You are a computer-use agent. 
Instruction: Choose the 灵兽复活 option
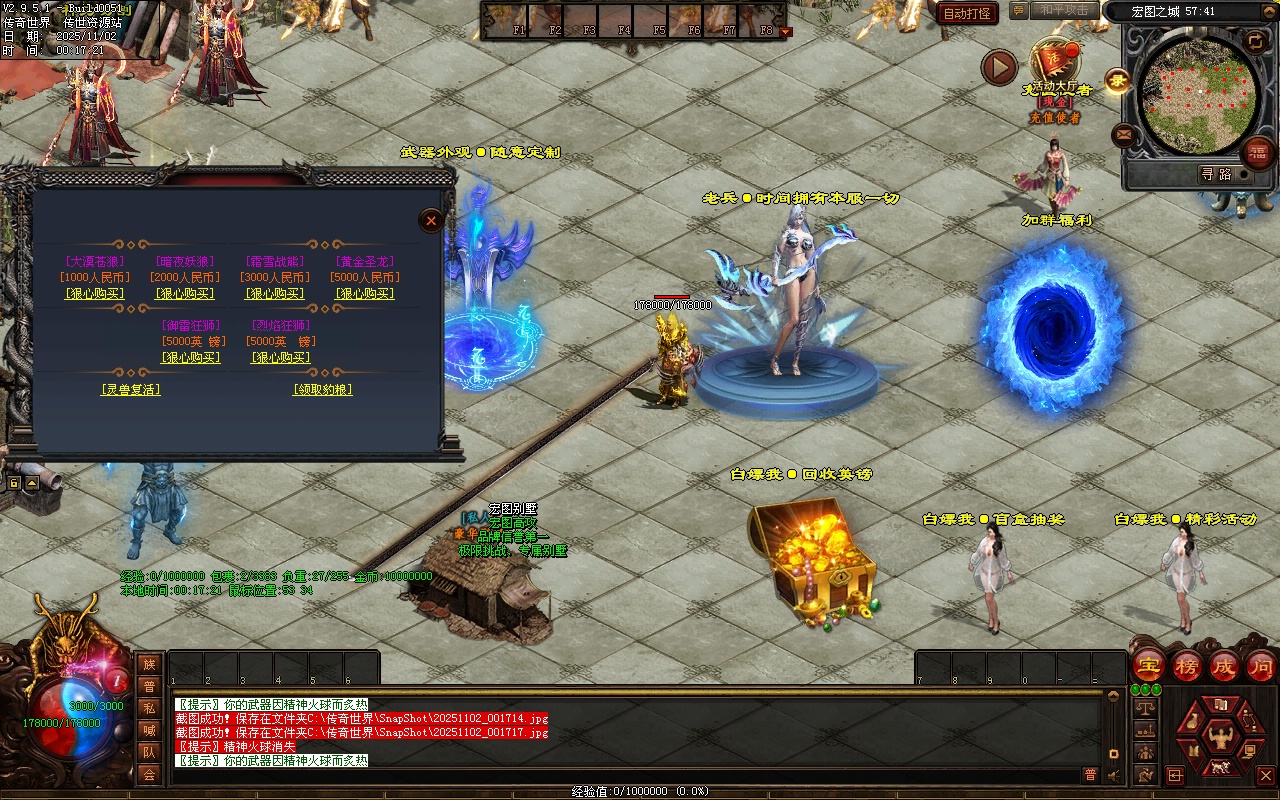(131, 390)
